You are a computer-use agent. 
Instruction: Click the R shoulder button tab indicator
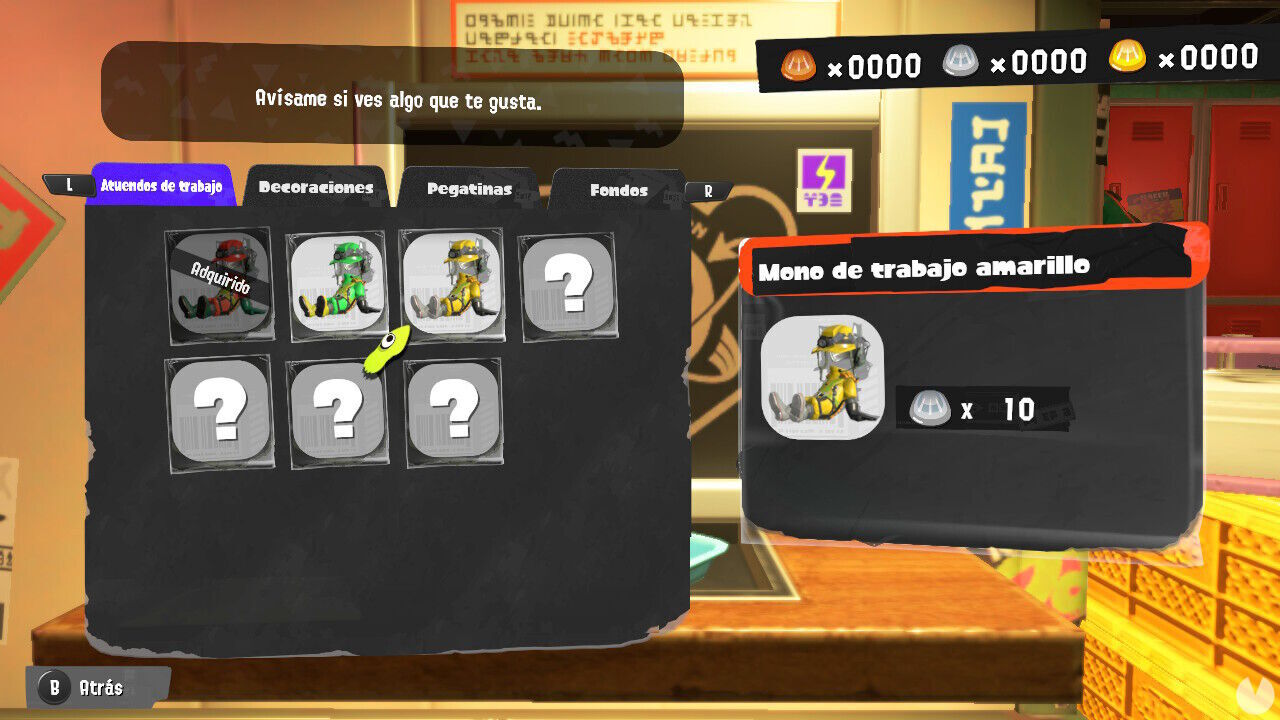[707, 192]
